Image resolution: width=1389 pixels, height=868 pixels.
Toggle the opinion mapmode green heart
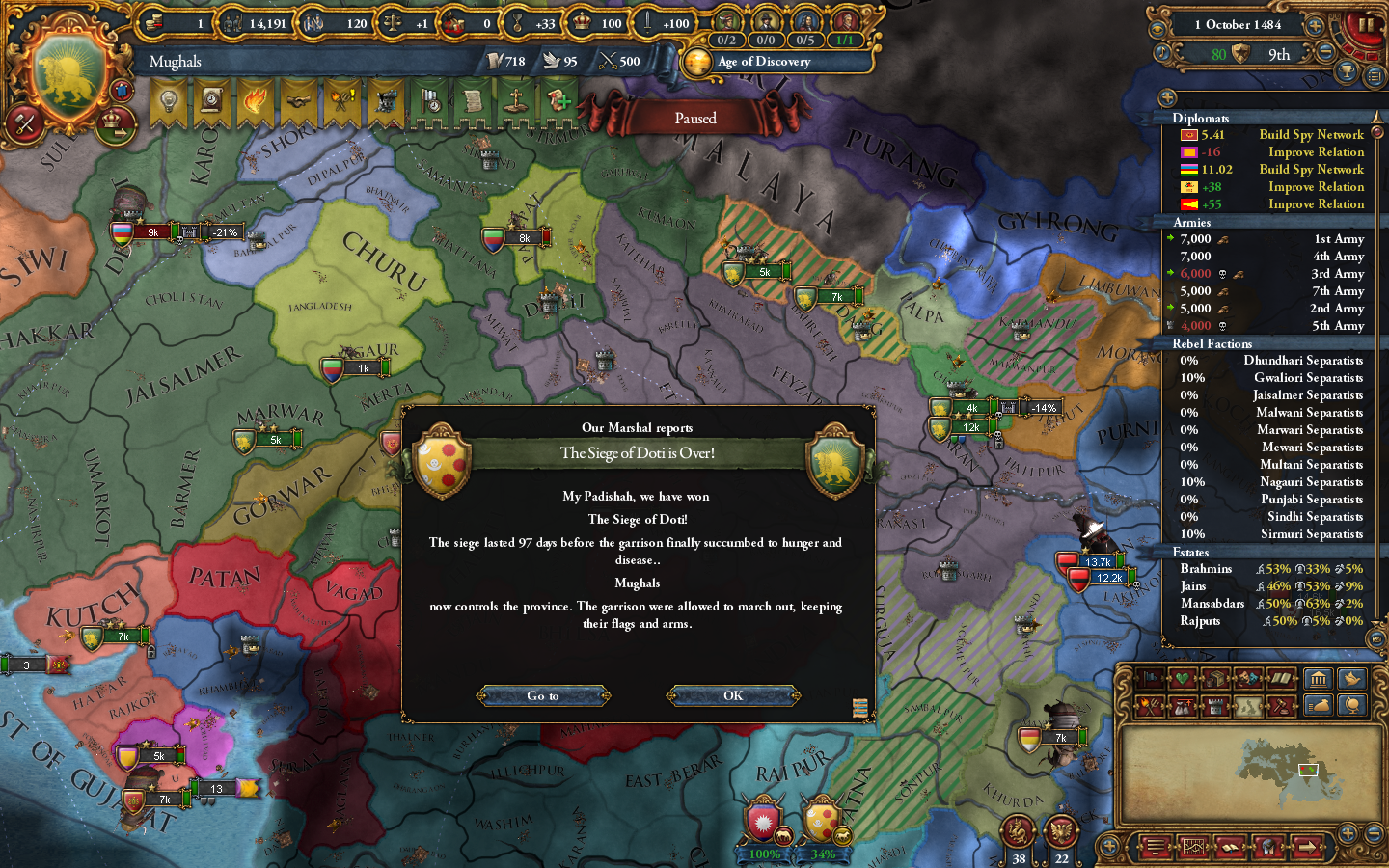[1180, 679]
